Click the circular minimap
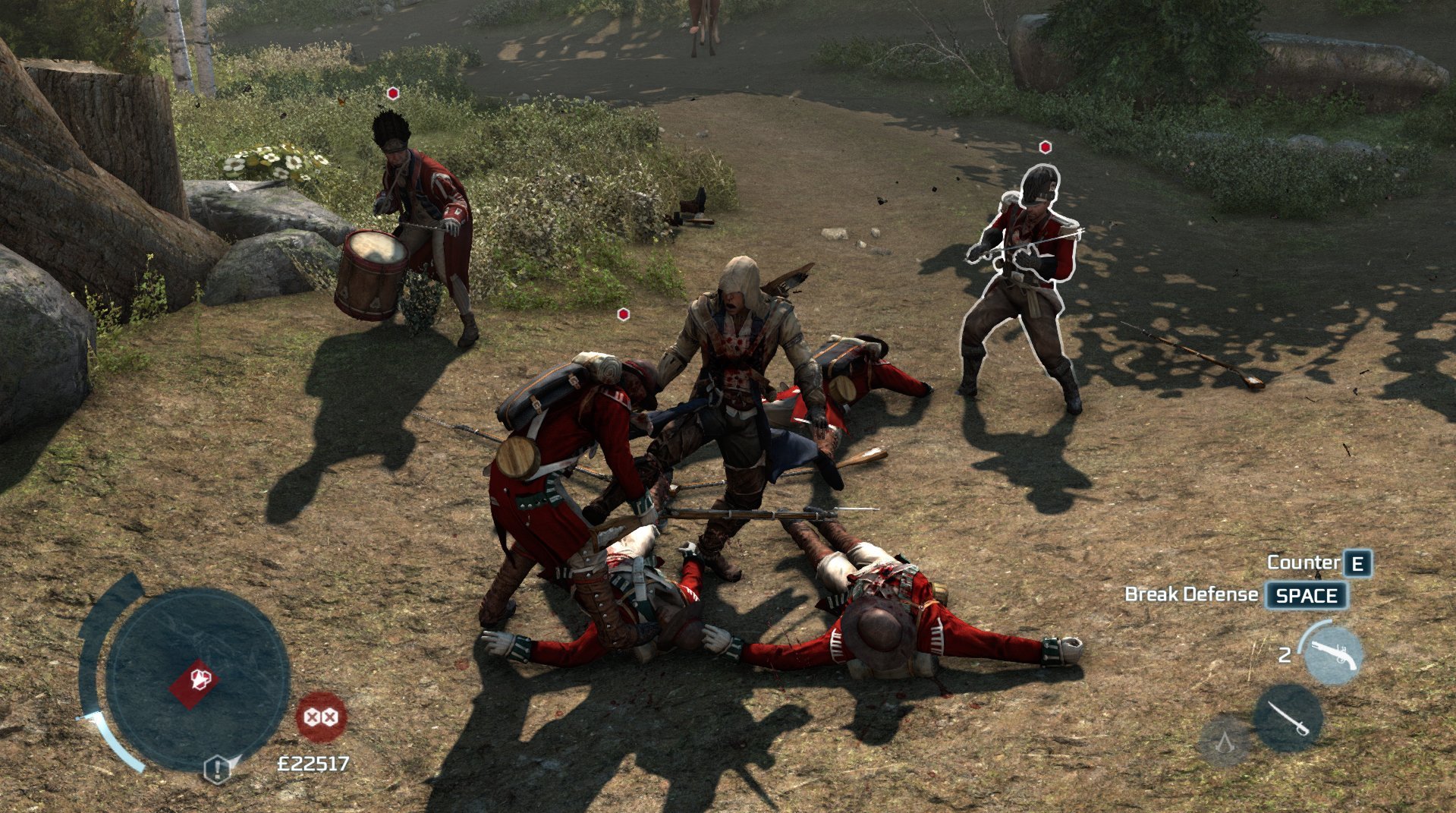Screen dimensions: 1456x813 click(x=197, y=679)
